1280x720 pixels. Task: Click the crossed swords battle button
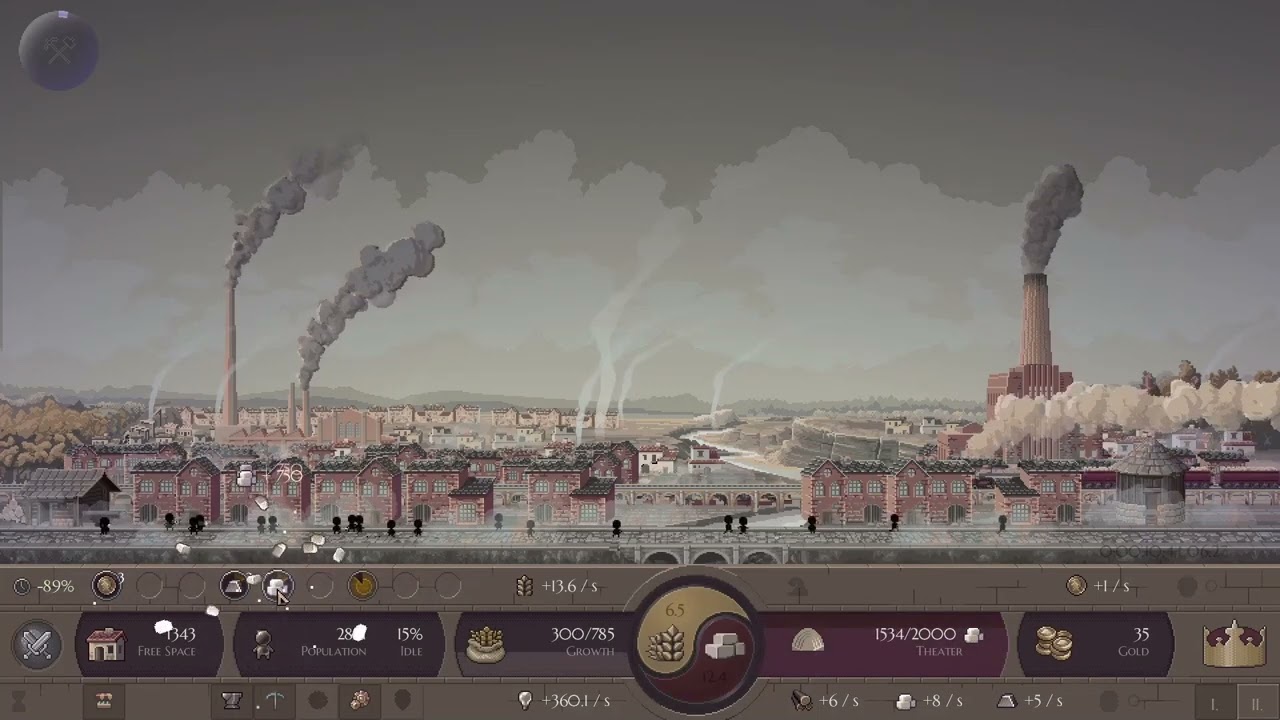point(38,643)
